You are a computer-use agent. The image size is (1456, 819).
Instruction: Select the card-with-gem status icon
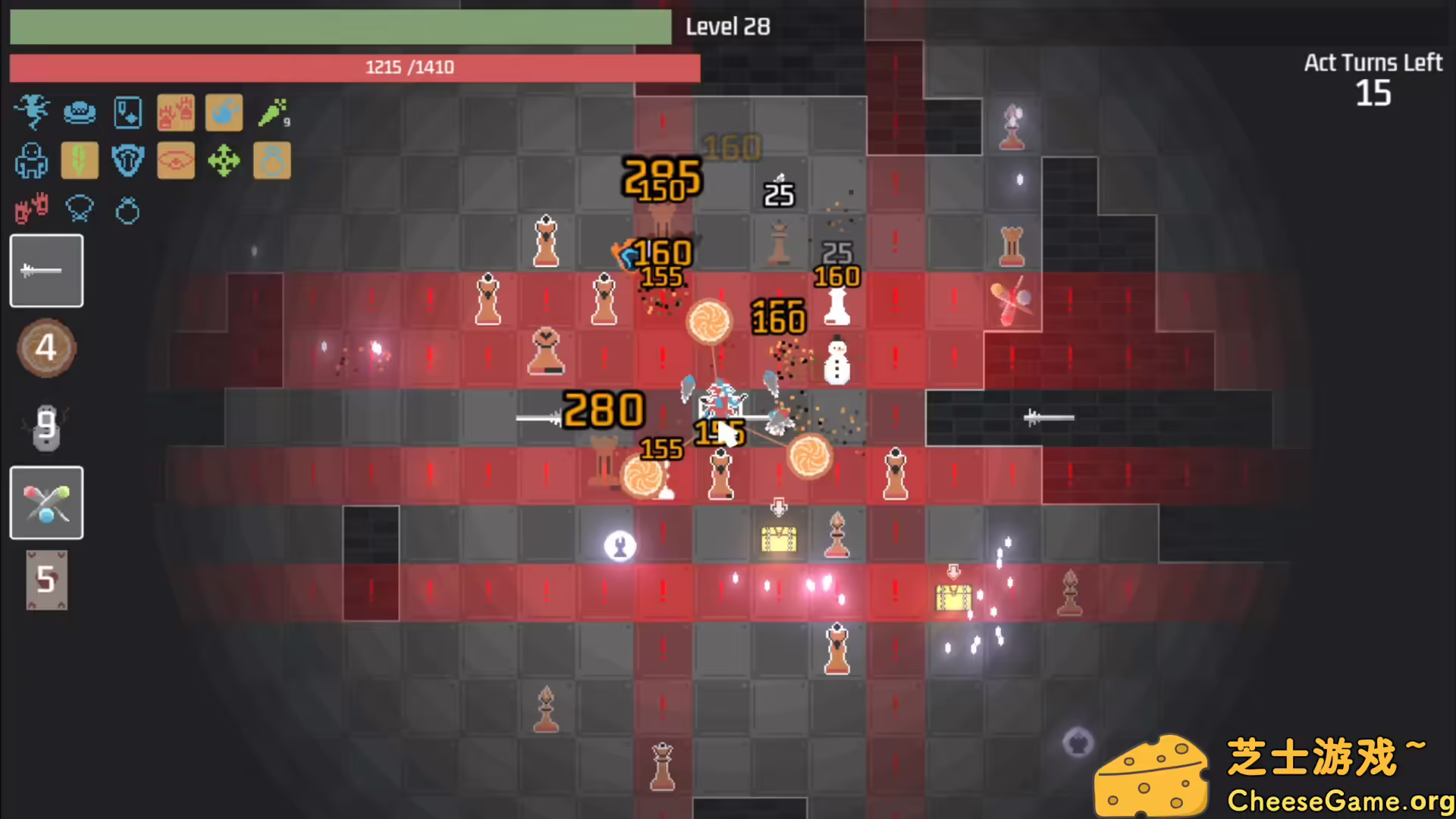127,112
